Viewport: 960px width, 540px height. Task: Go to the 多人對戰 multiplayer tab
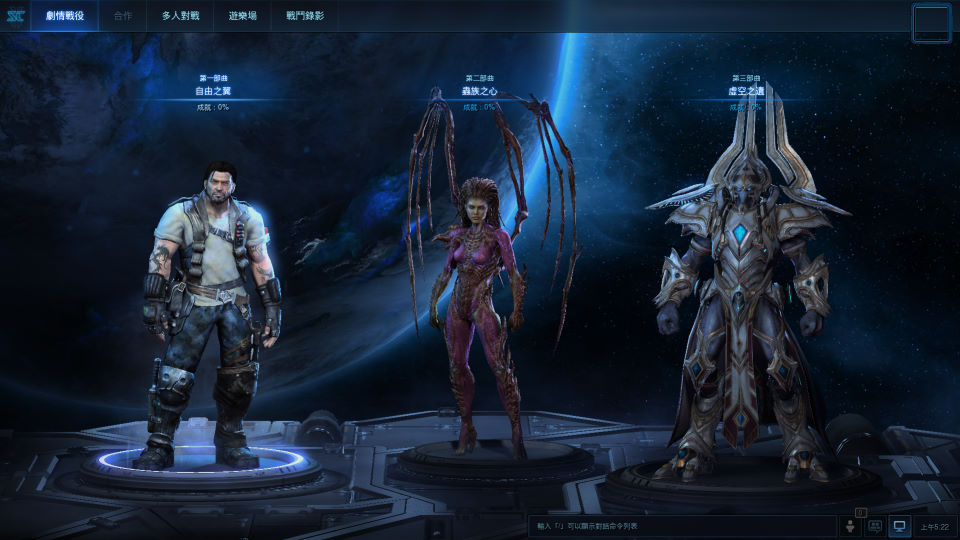click(x=181, y=16)
